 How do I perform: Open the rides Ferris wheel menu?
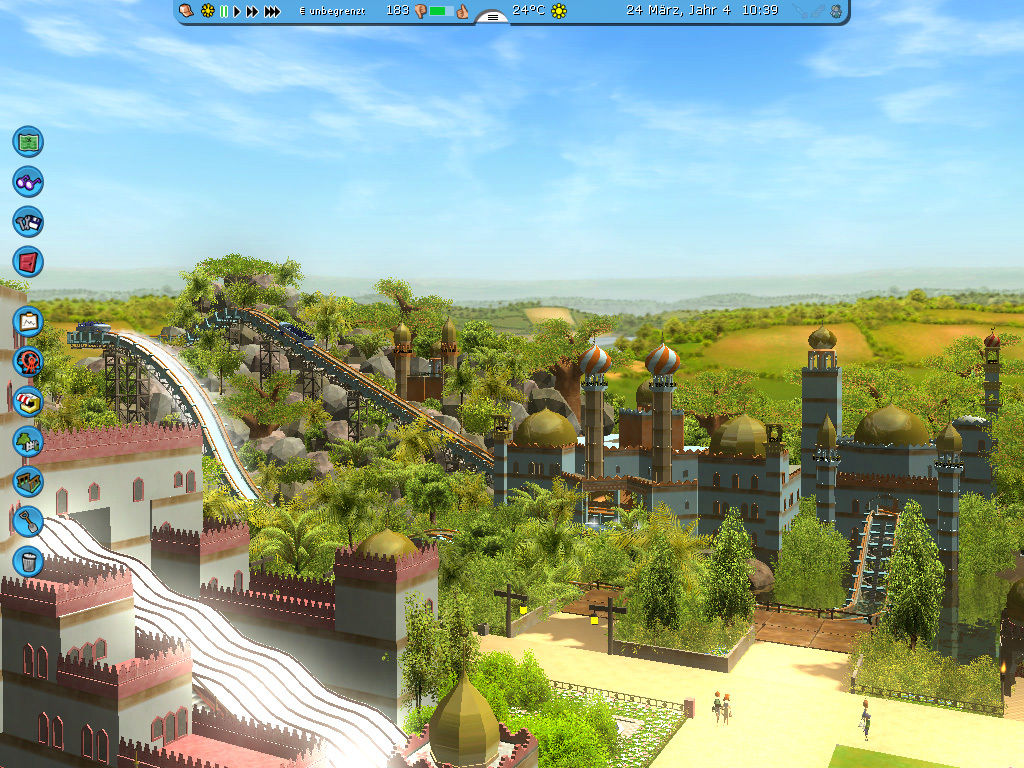click(x=28, y=361)
